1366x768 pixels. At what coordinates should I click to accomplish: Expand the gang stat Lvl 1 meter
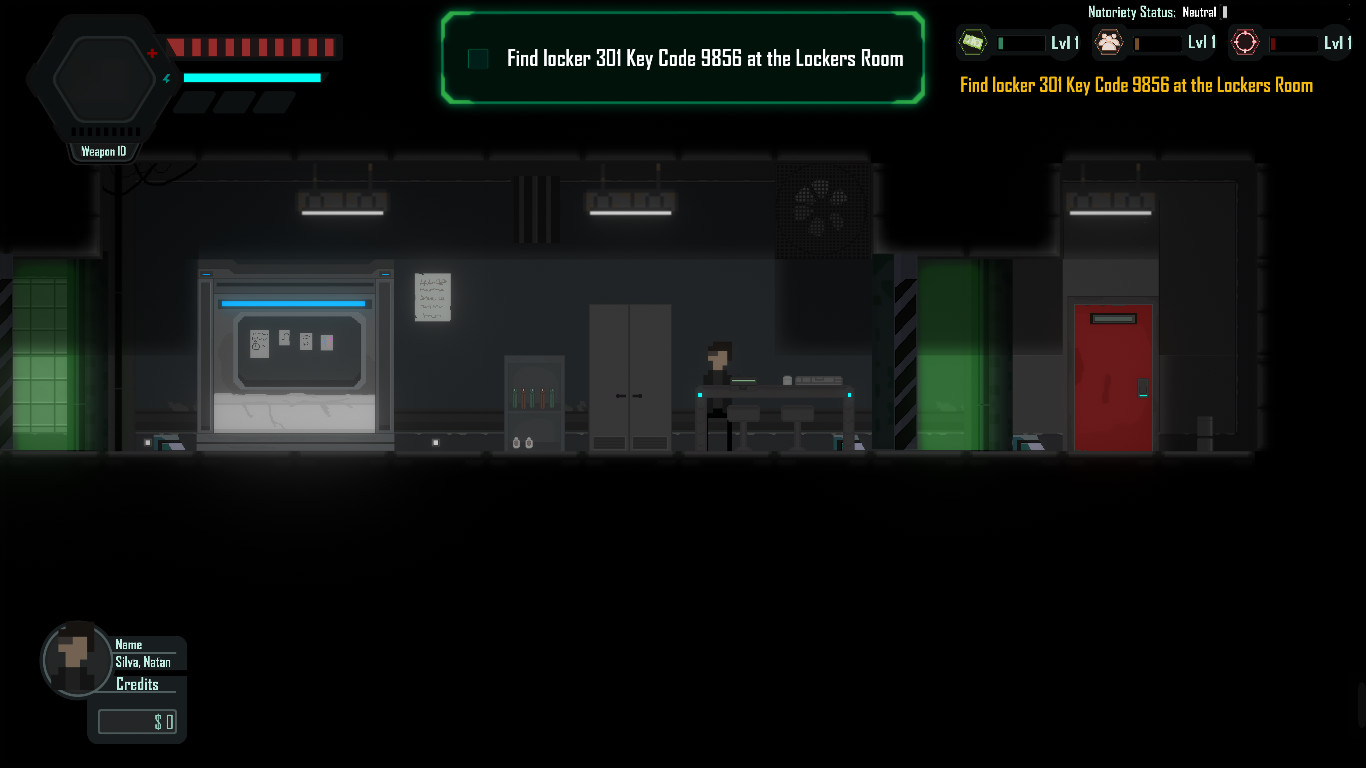click(x=1158, y=42)
